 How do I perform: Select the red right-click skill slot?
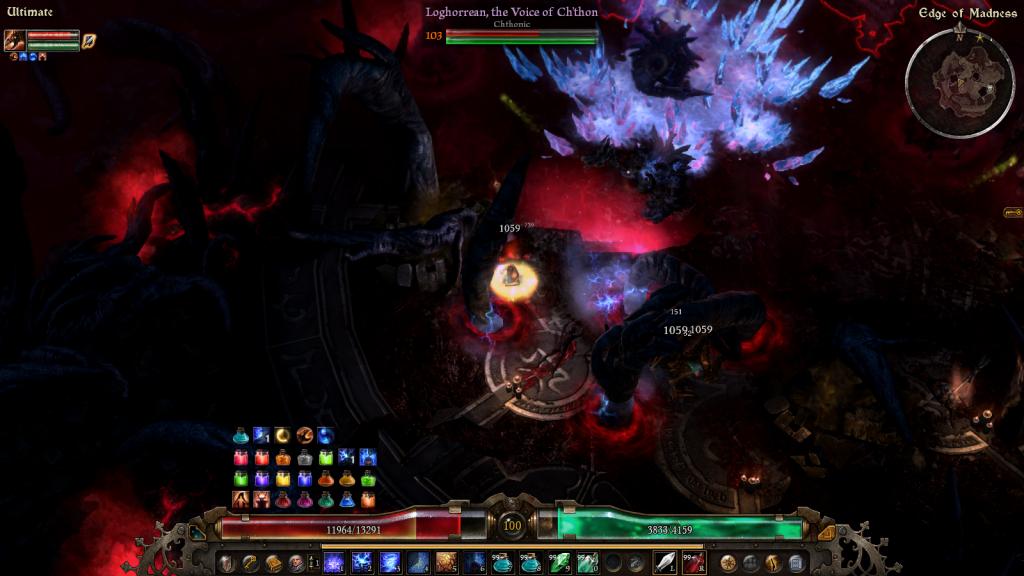[693, 563]
